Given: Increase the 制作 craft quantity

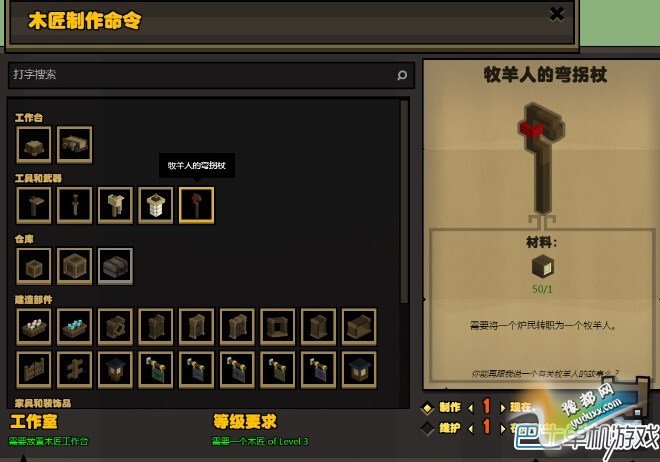Looking at the screenshot, I should 502,407.
